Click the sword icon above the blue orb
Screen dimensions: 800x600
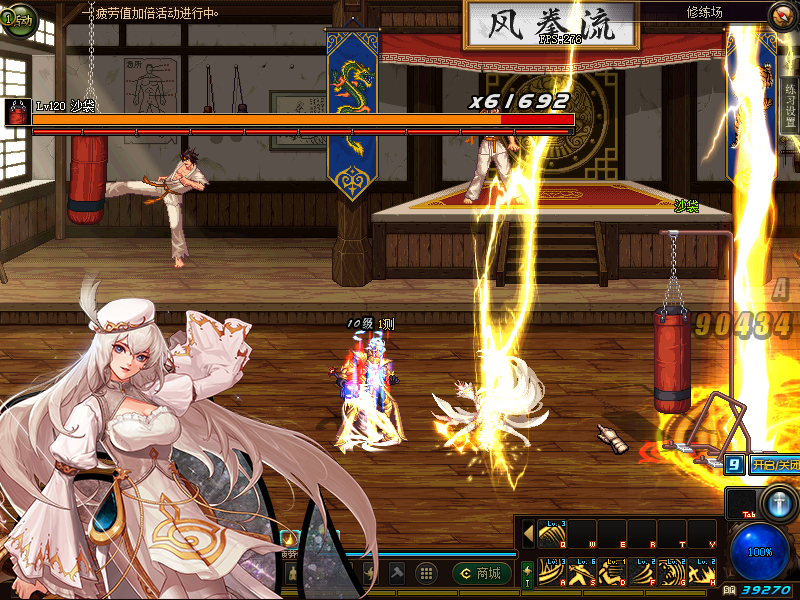tap(777, 501)
